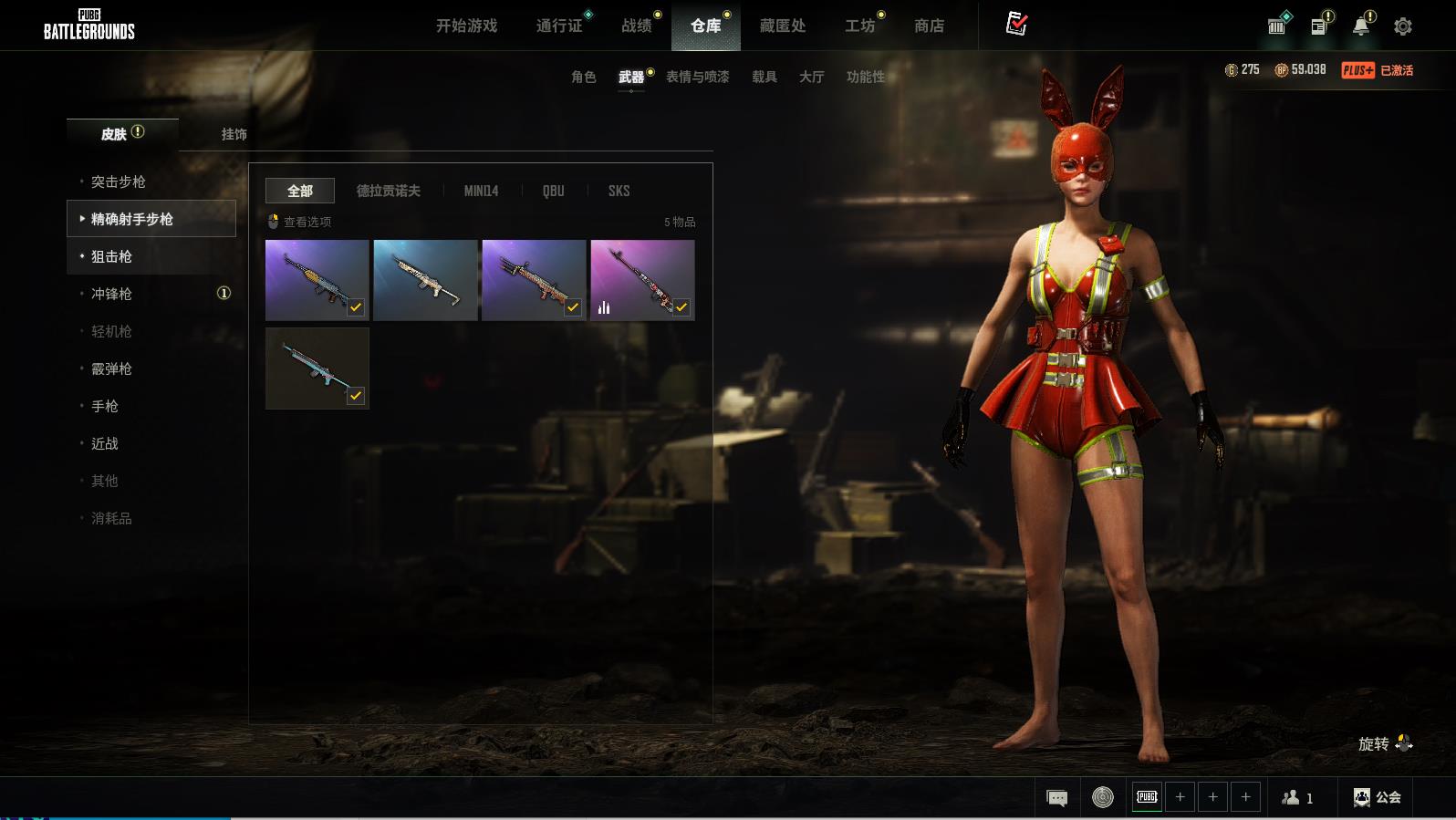Open the 挂饰 charms tab
Screen dimensions: 1456x820
(x=234, y=134)
